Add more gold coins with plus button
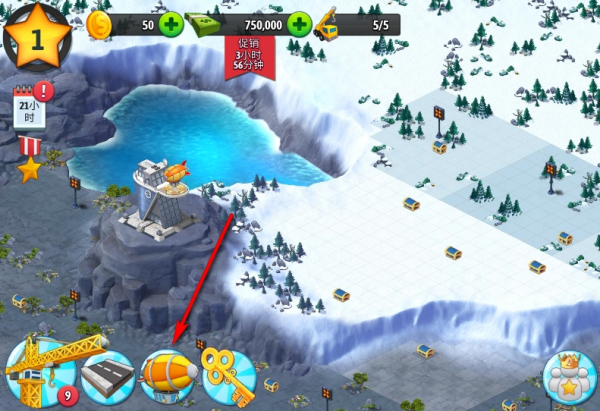This screenshot has width=600, height=411. tap(171, 24)
